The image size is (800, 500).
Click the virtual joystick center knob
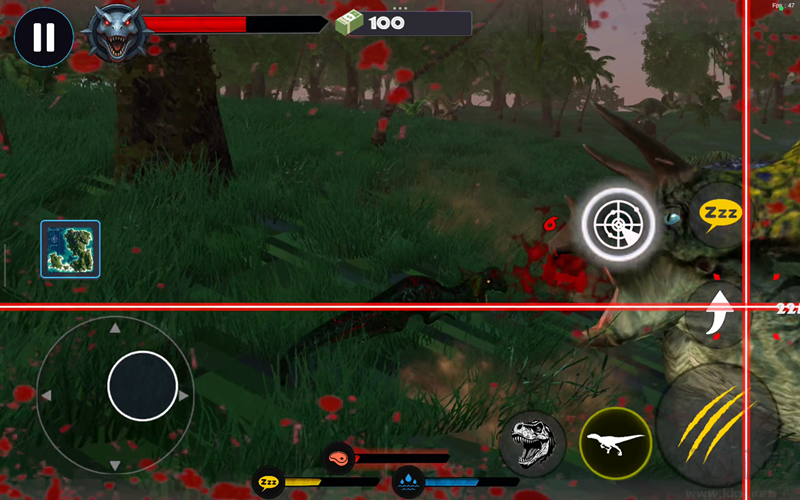pos(143,386)
